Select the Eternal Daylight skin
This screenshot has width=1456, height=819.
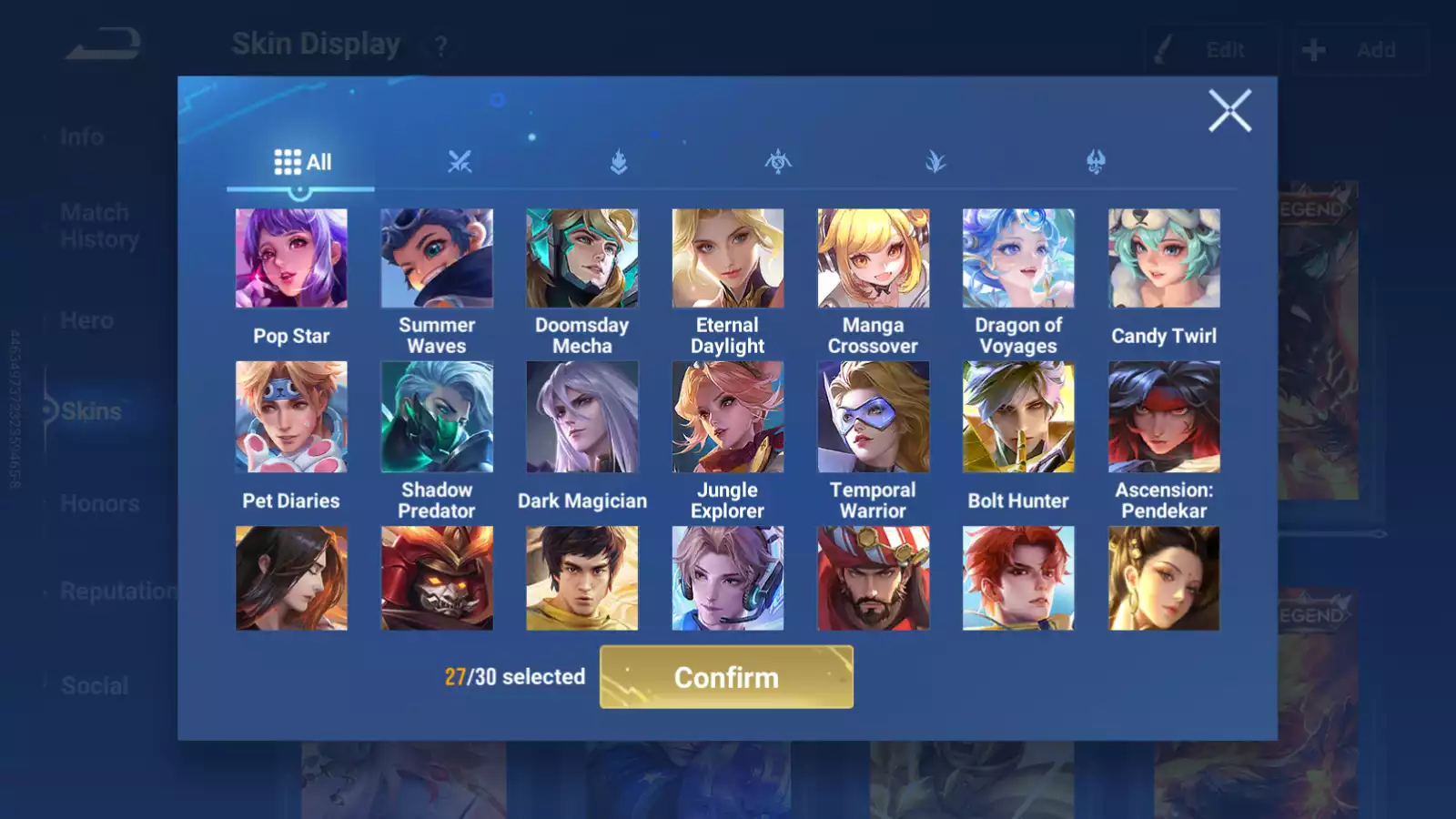click(x=728, y=258)
